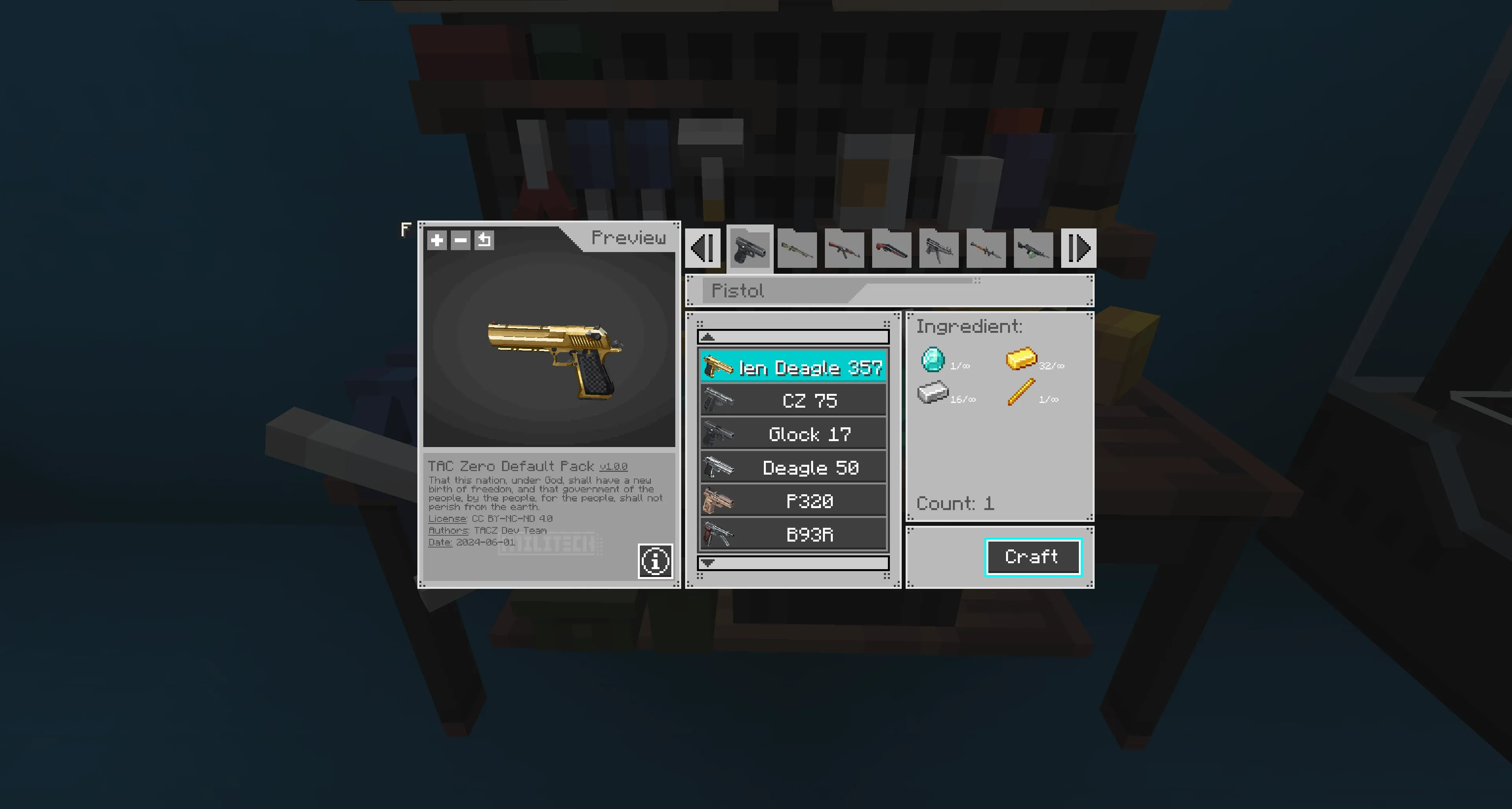This screenshot has width=1512, height=809.
Task: Show the submachine gun tab
Action: click(939, 249)
